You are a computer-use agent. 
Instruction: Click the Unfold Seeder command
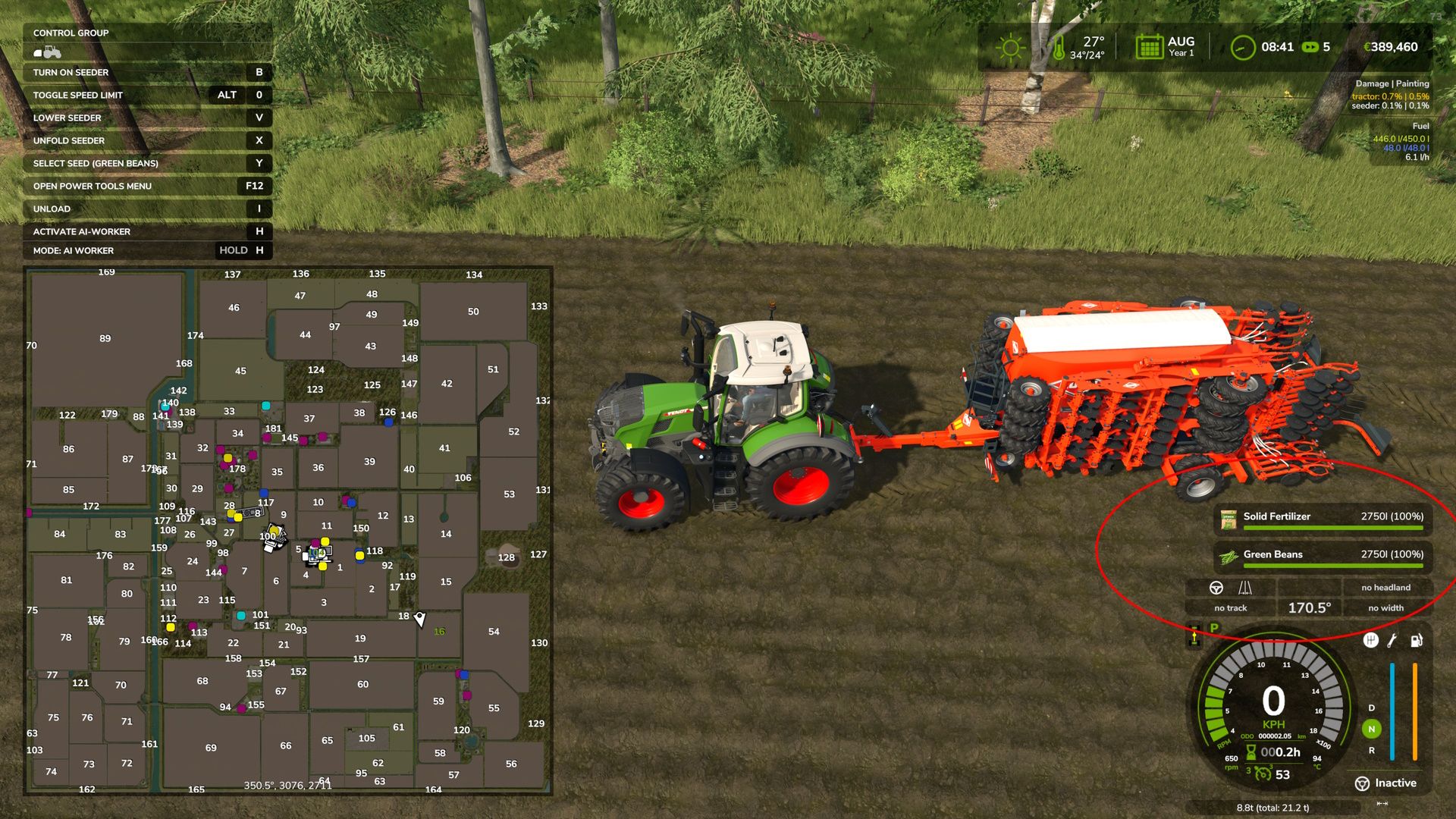(70, 140)
